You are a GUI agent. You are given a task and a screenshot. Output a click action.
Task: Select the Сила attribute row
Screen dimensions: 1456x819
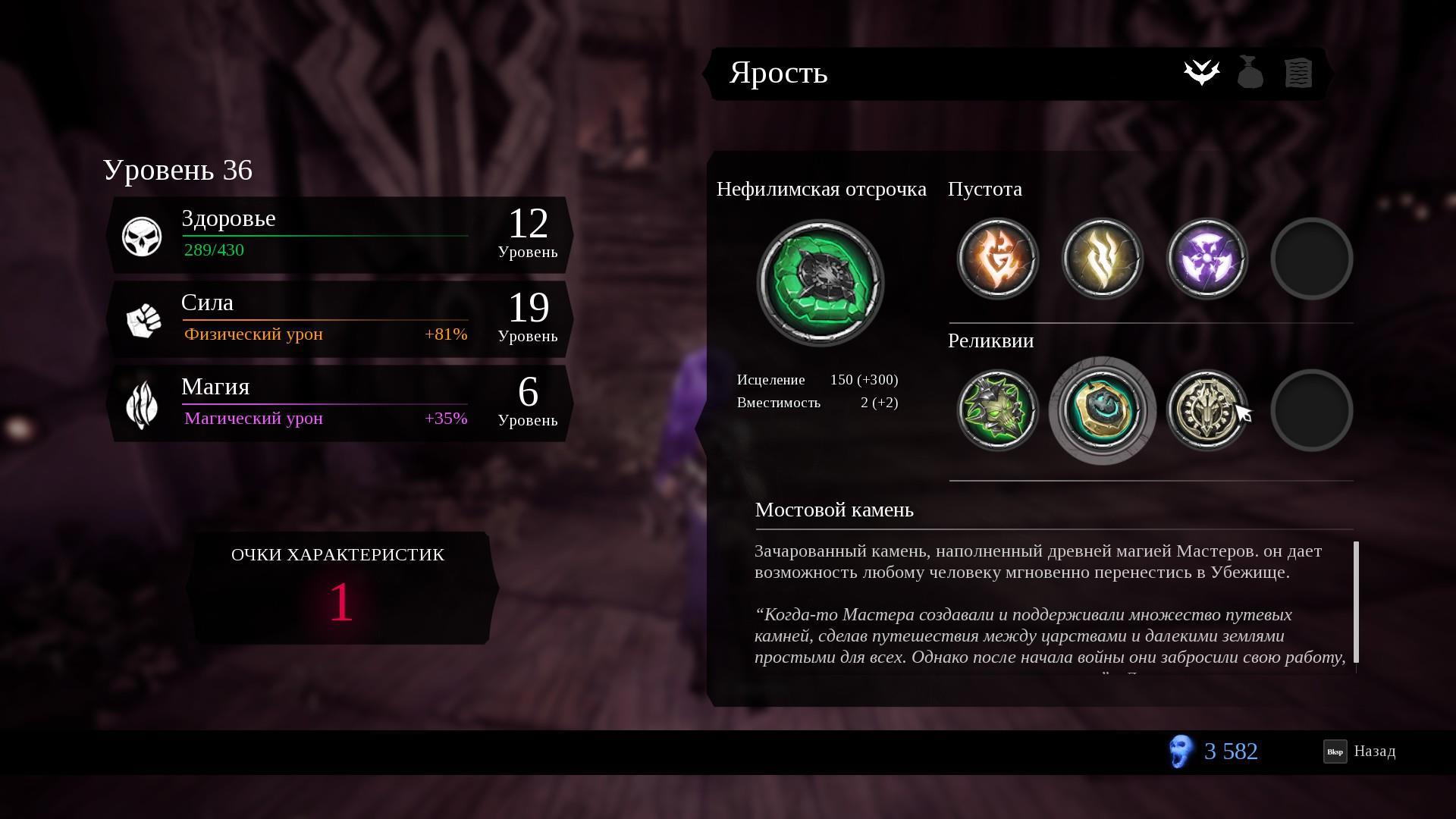(x=339, y=319)
